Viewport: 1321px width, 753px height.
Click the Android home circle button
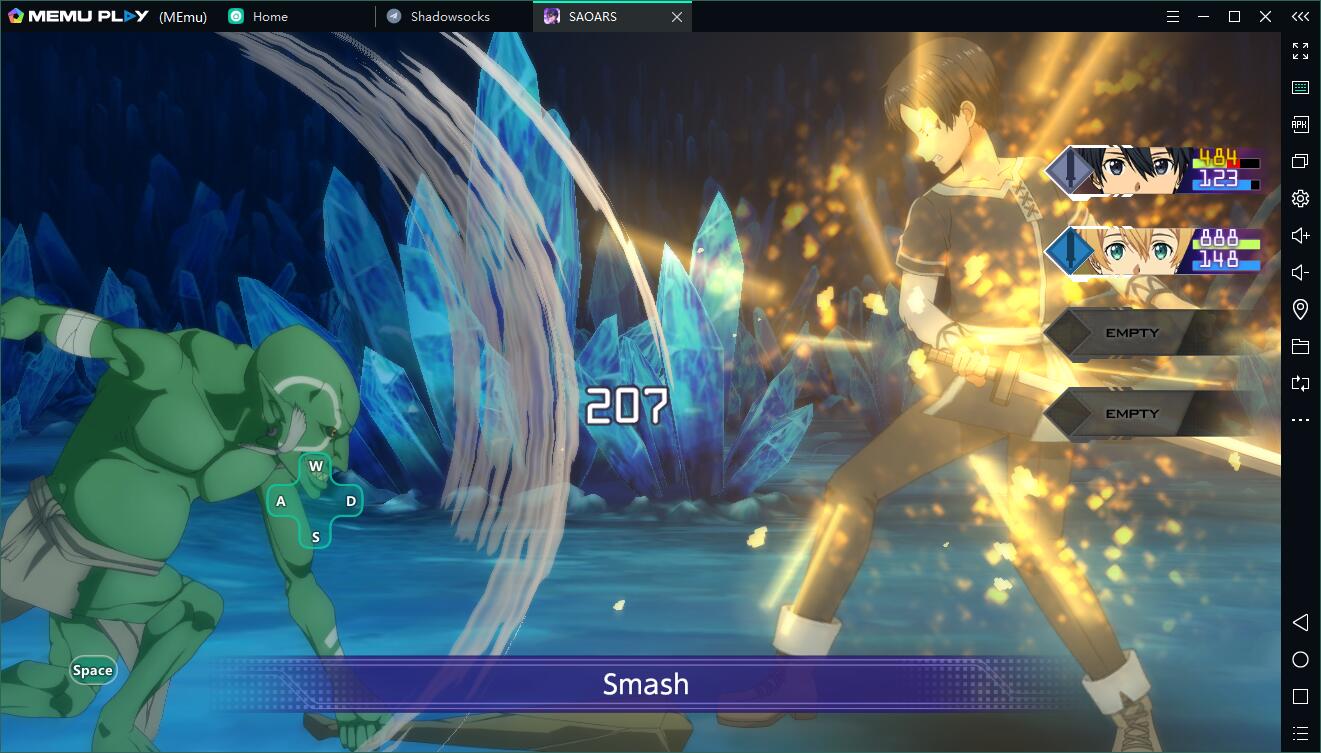click(1300, 659)
